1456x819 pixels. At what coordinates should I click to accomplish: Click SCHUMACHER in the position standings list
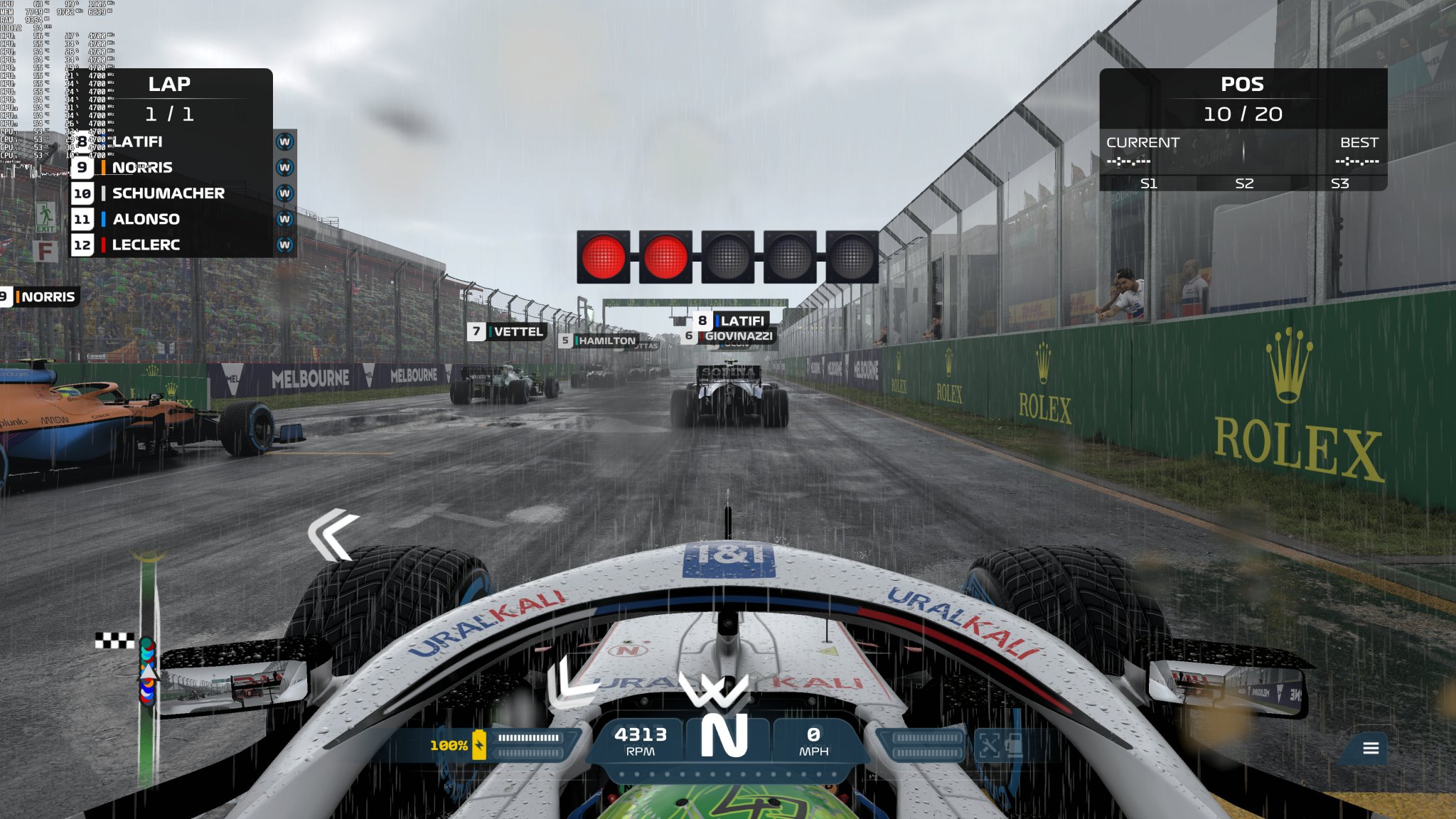click(167, 193)
